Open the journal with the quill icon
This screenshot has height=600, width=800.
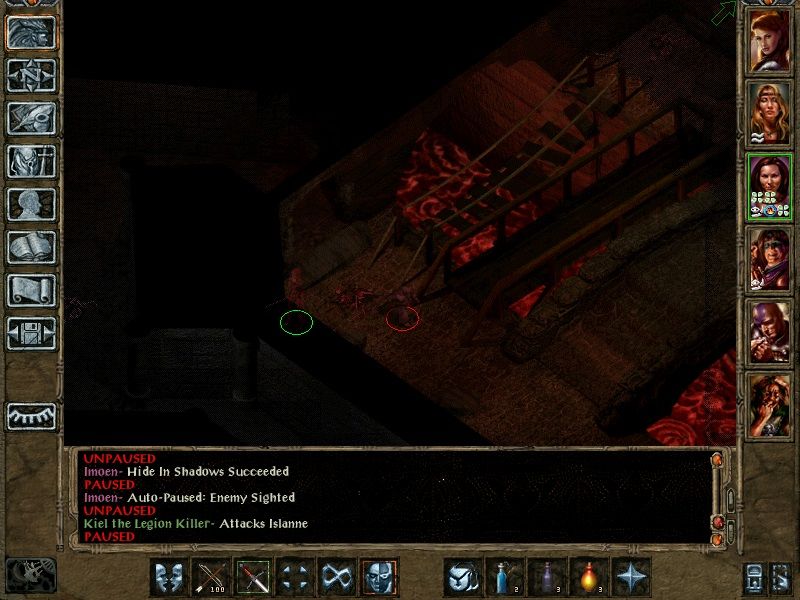(x=32, y=118)
